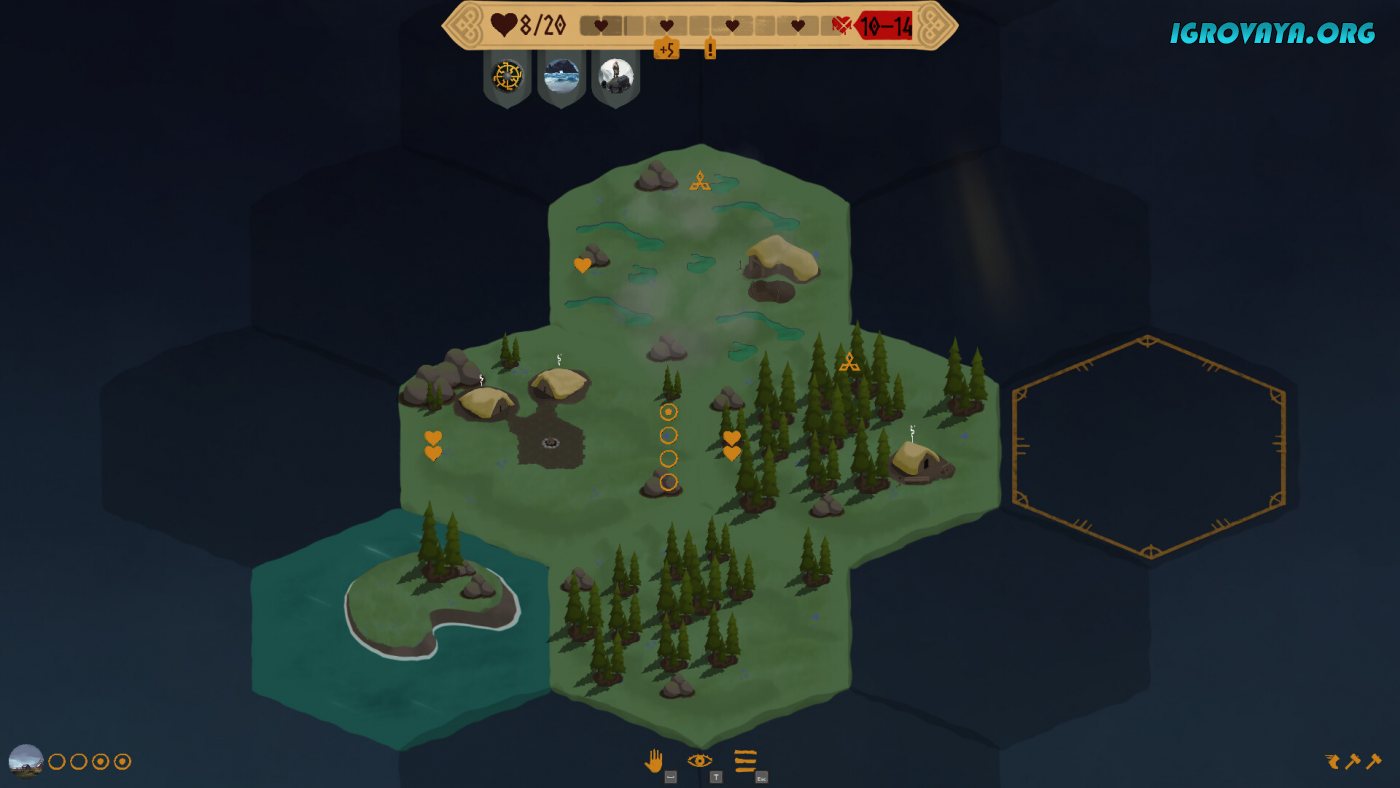This screenshot has width=1400, height=788.
Task: Open the IGROVAYA.ORG watermark link
Action: 1272,32
